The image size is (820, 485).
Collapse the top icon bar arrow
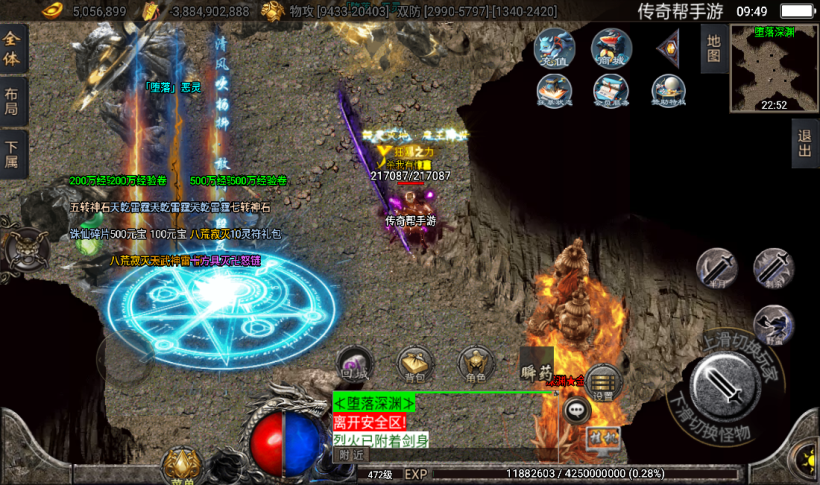pyautogui.click(x=668, y=48)
